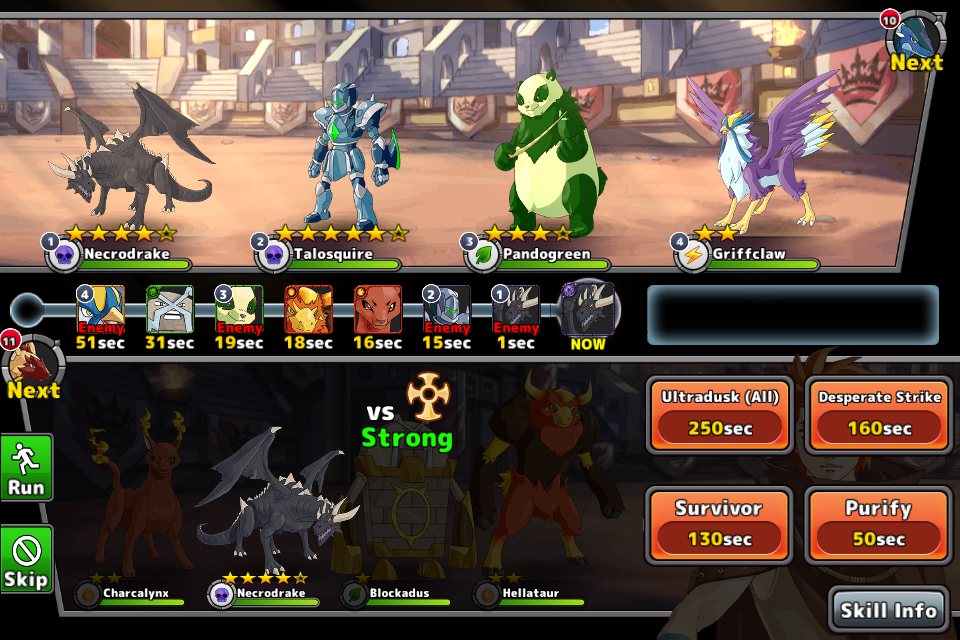Select the 18sec turn order portrait

(x=309, y=309)
